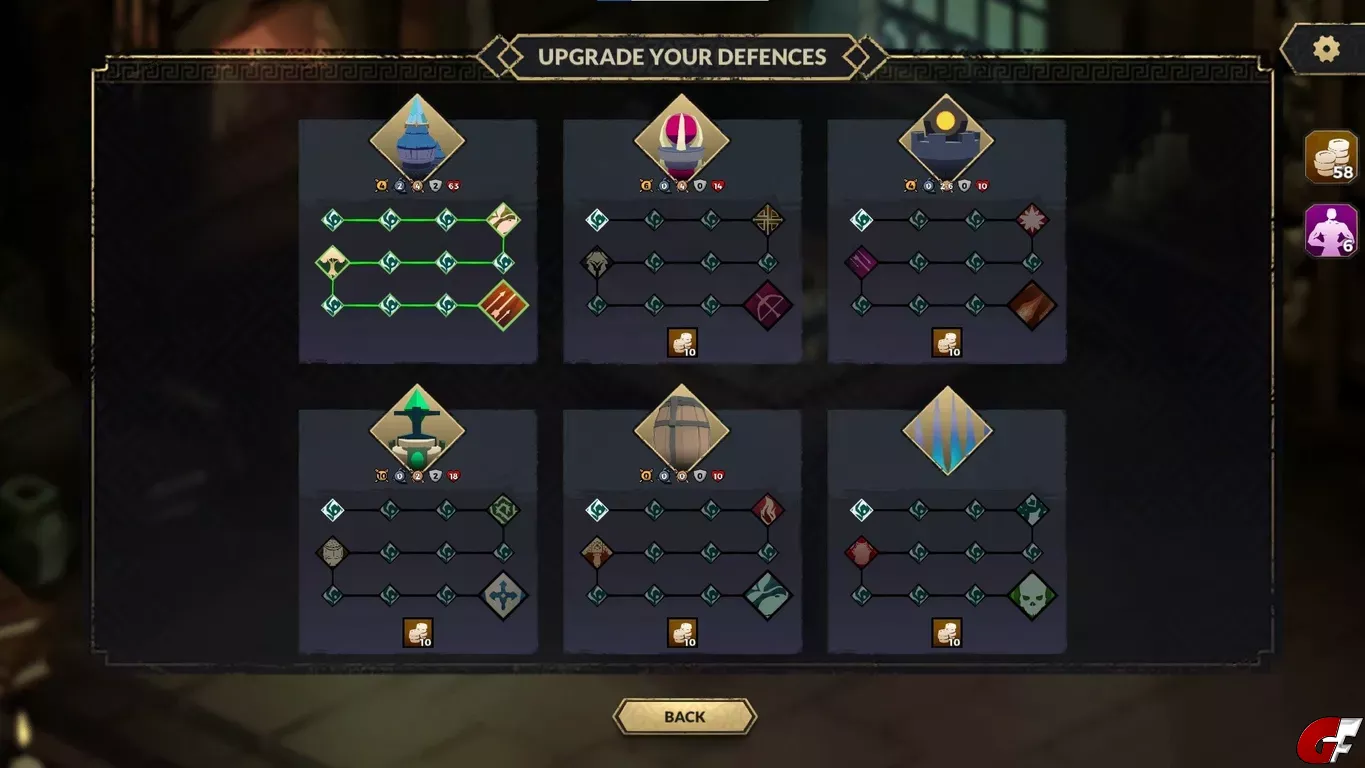1365x768 pixels.
Task: Purchase the green crystal tower upgrade for 10
Action: click(x=417, y=633)
